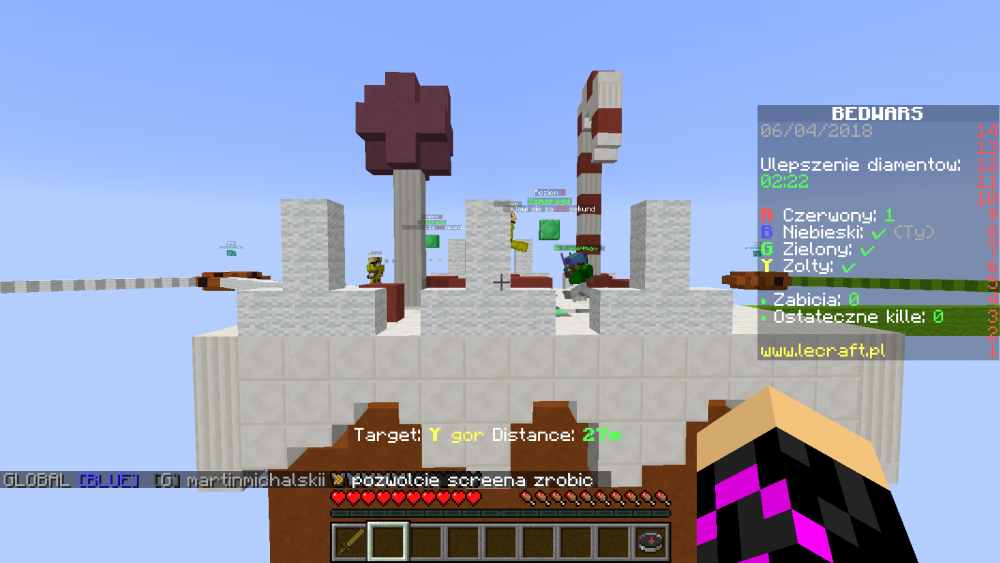Click the highlighted empty hotbar slot
The height and width of the screenshot is (563, 1000).
(386, 542)
